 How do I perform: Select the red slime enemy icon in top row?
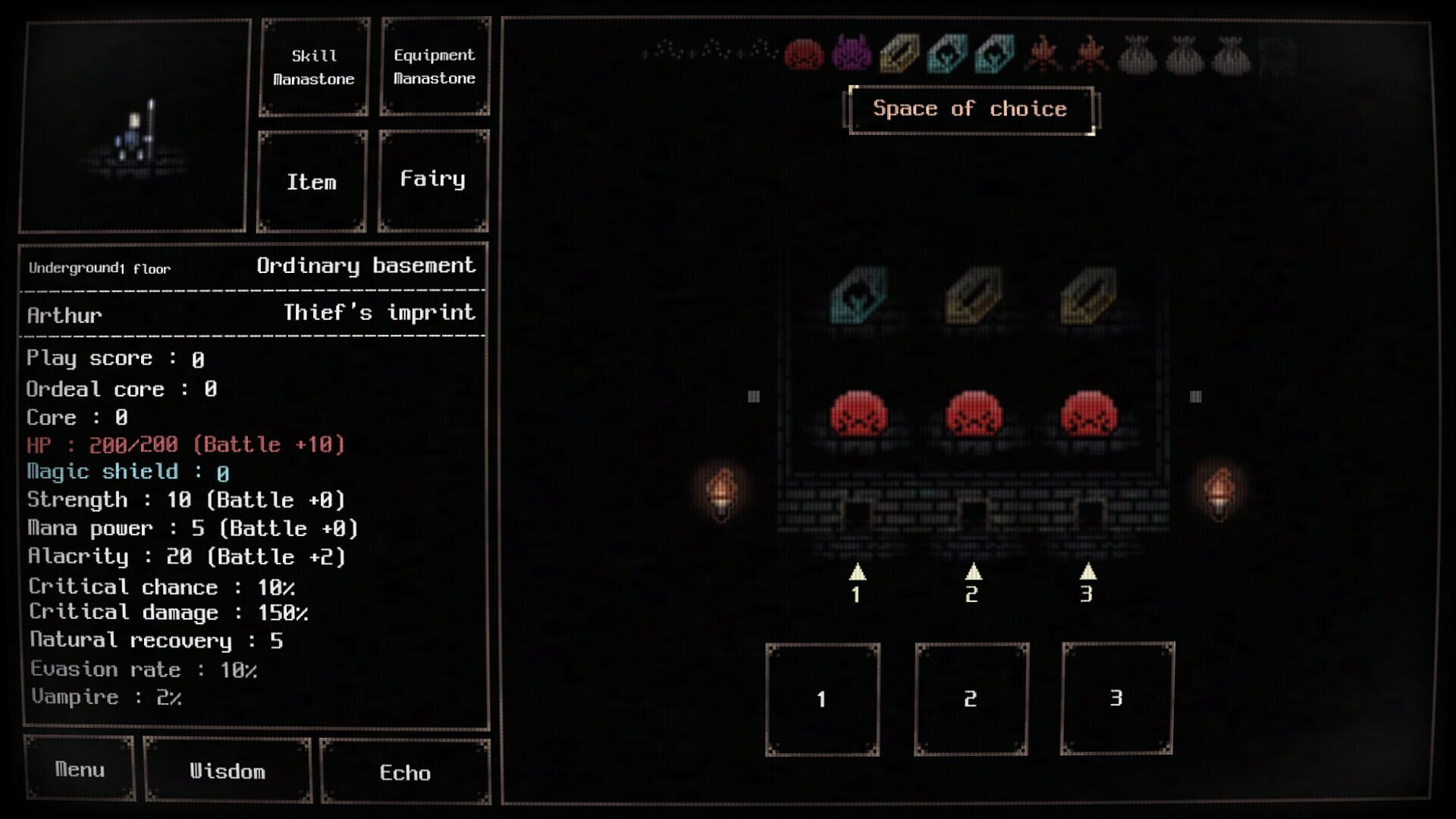tap(804, 55)
